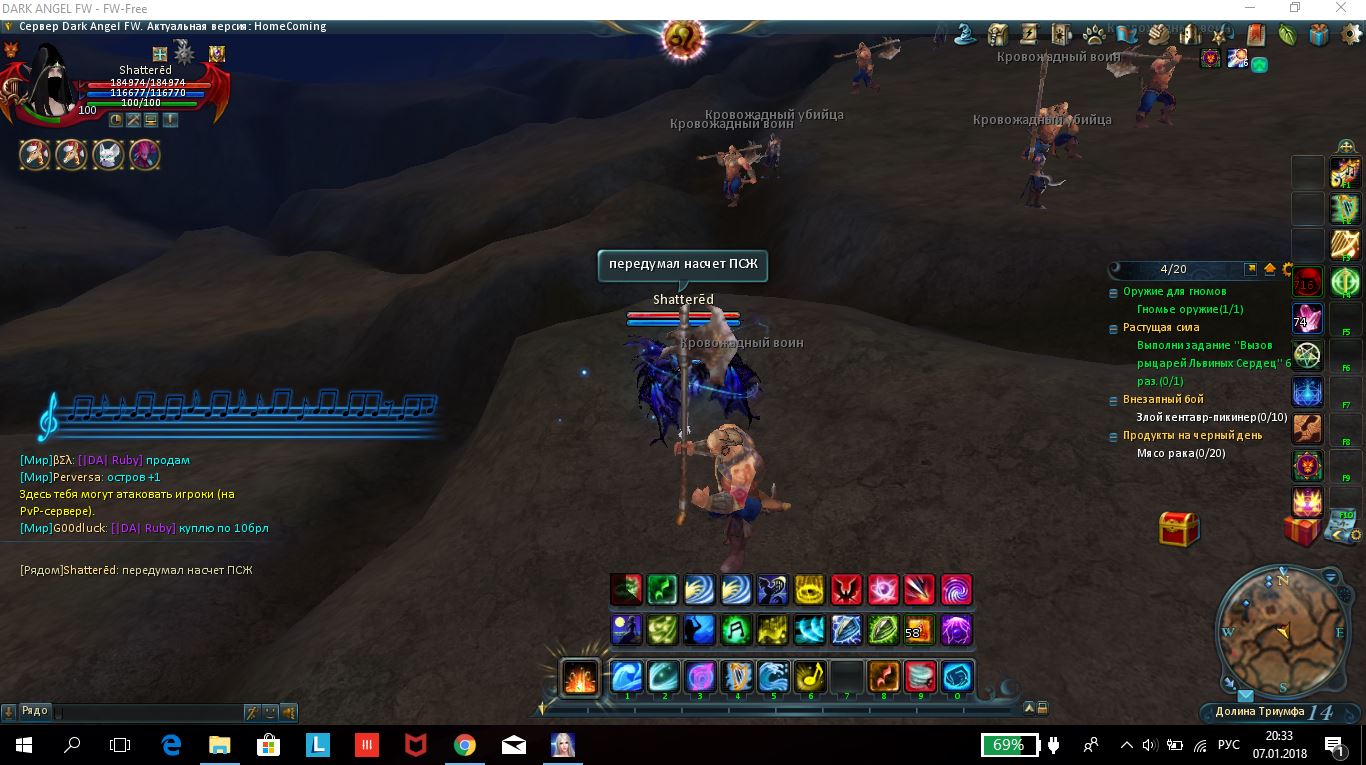This screenshot has height=765, width=1366.
Task: Use the item stack showing 58
Action: pos(918,630)
